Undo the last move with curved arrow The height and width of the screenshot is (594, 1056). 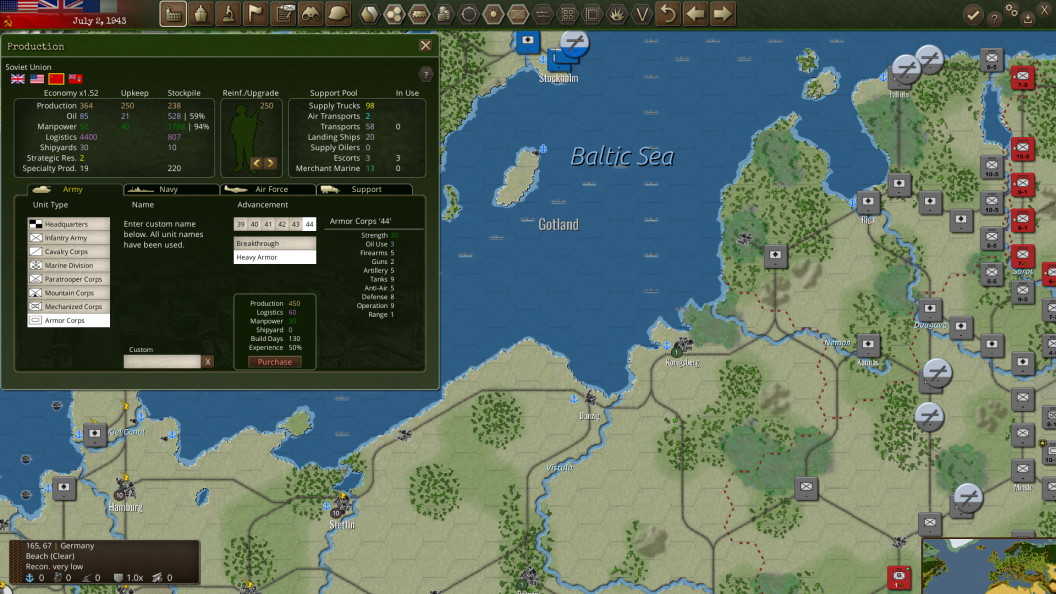pyautogui.click(x=668, y=14)
